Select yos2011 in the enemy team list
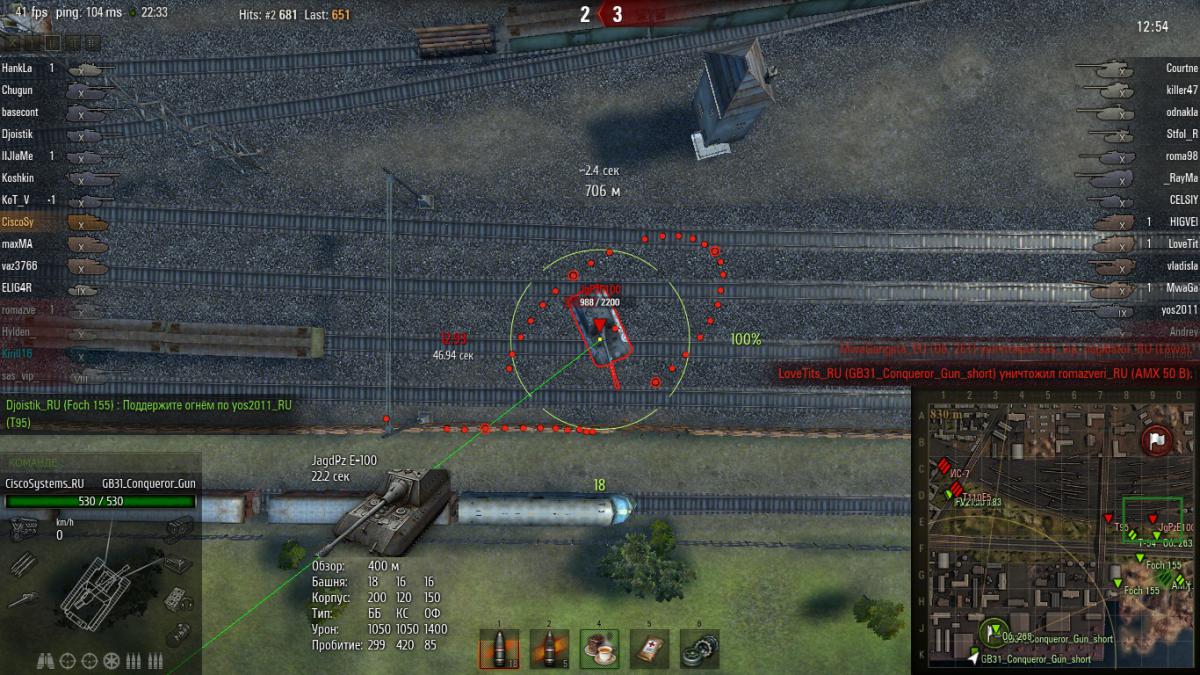 pyautogui.click(x=1180, y=310)
